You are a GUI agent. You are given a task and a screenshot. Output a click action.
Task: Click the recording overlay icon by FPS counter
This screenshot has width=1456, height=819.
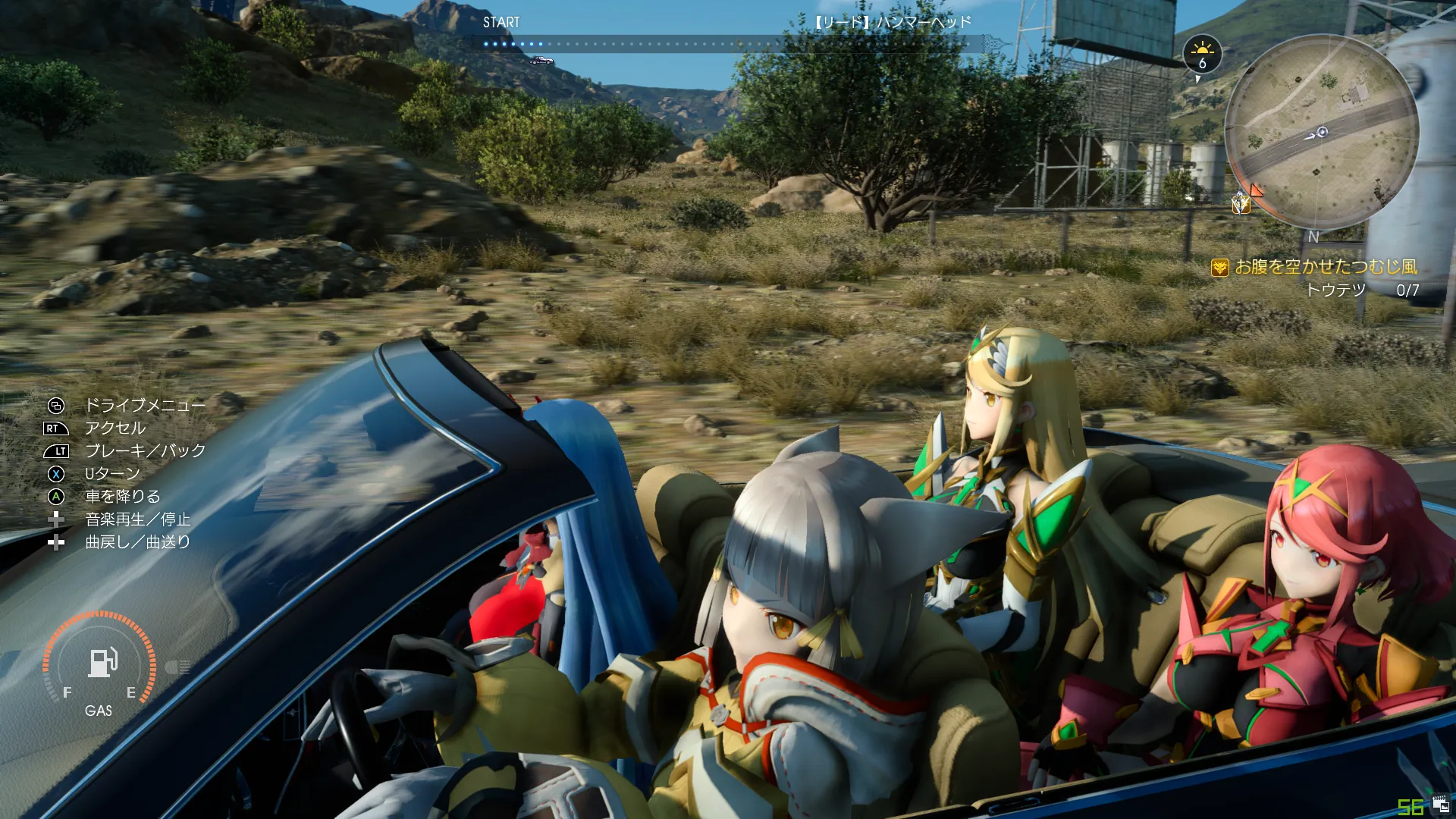(1440, 805)
